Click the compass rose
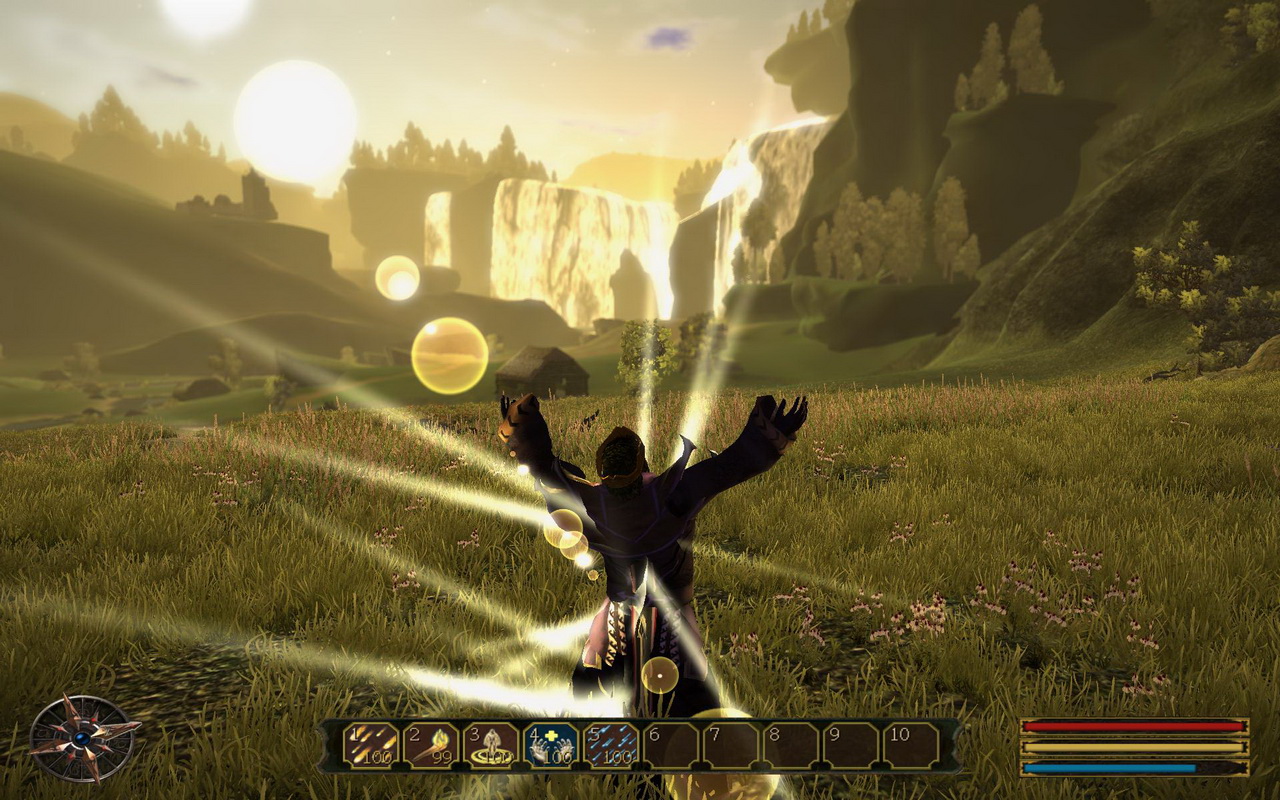Viewport: 1280px width, 800px height. [82, 738]
